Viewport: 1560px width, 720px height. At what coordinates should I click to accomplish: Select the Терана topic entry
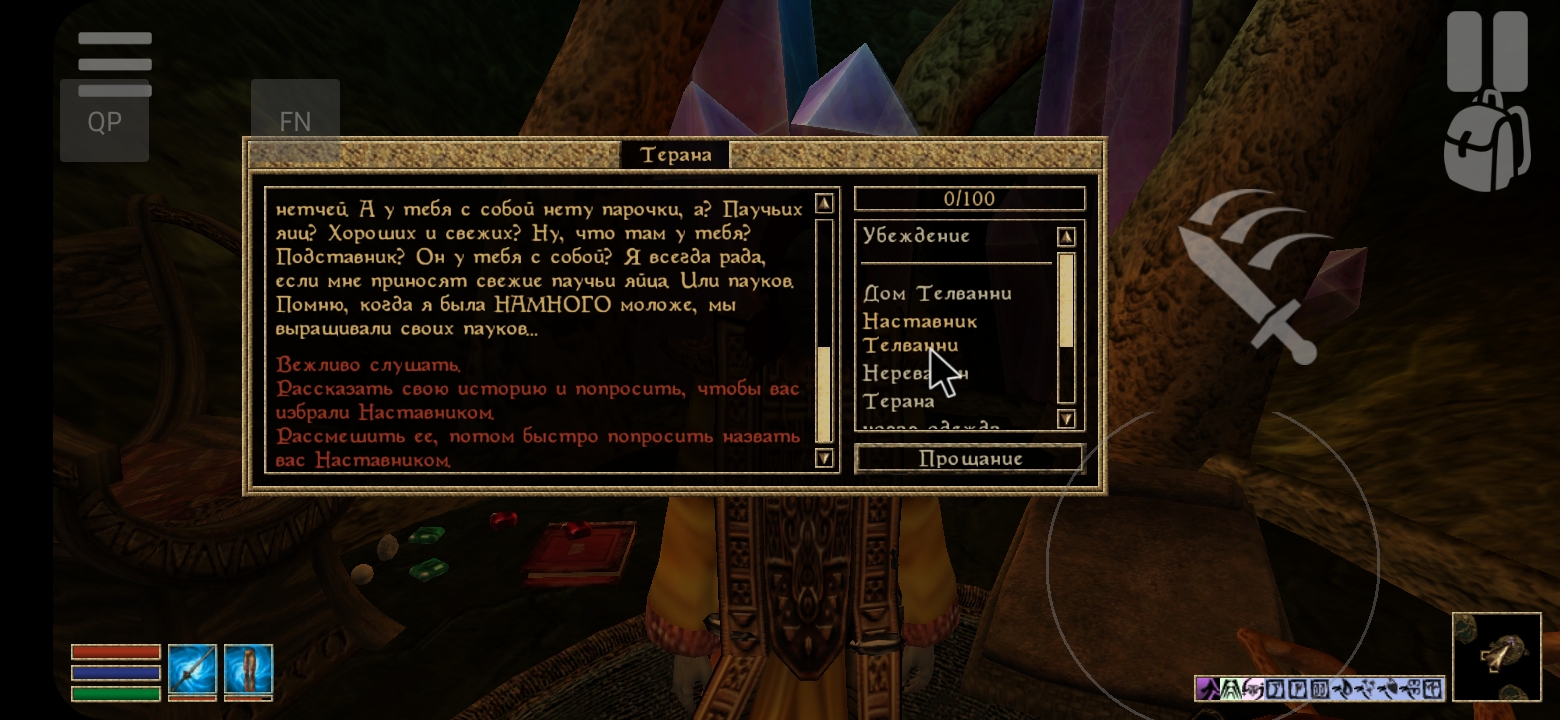898,401
